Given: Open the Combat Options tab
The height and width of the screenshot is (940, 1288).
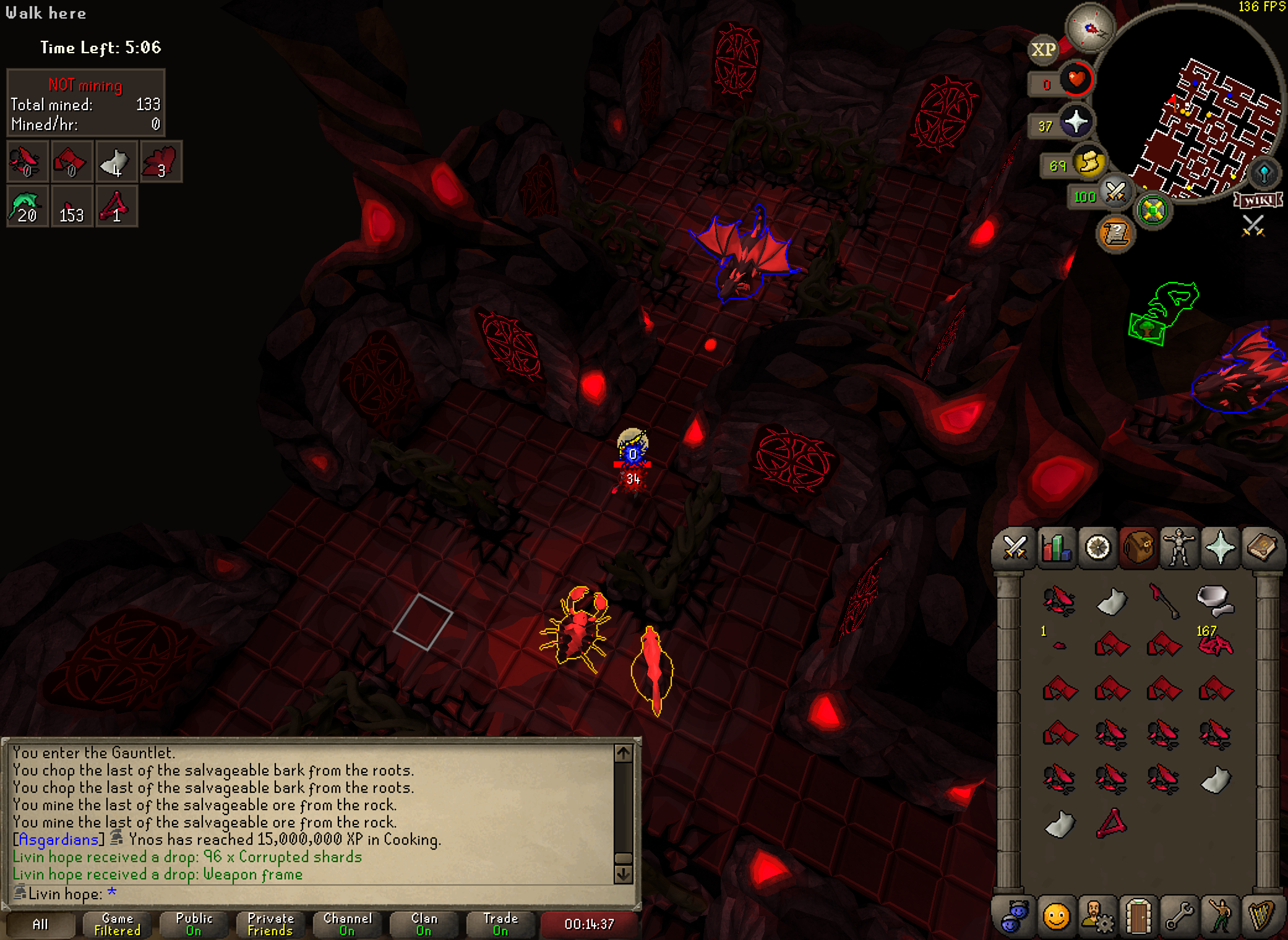Looking at the screenshot, I should coord(1015,548).
